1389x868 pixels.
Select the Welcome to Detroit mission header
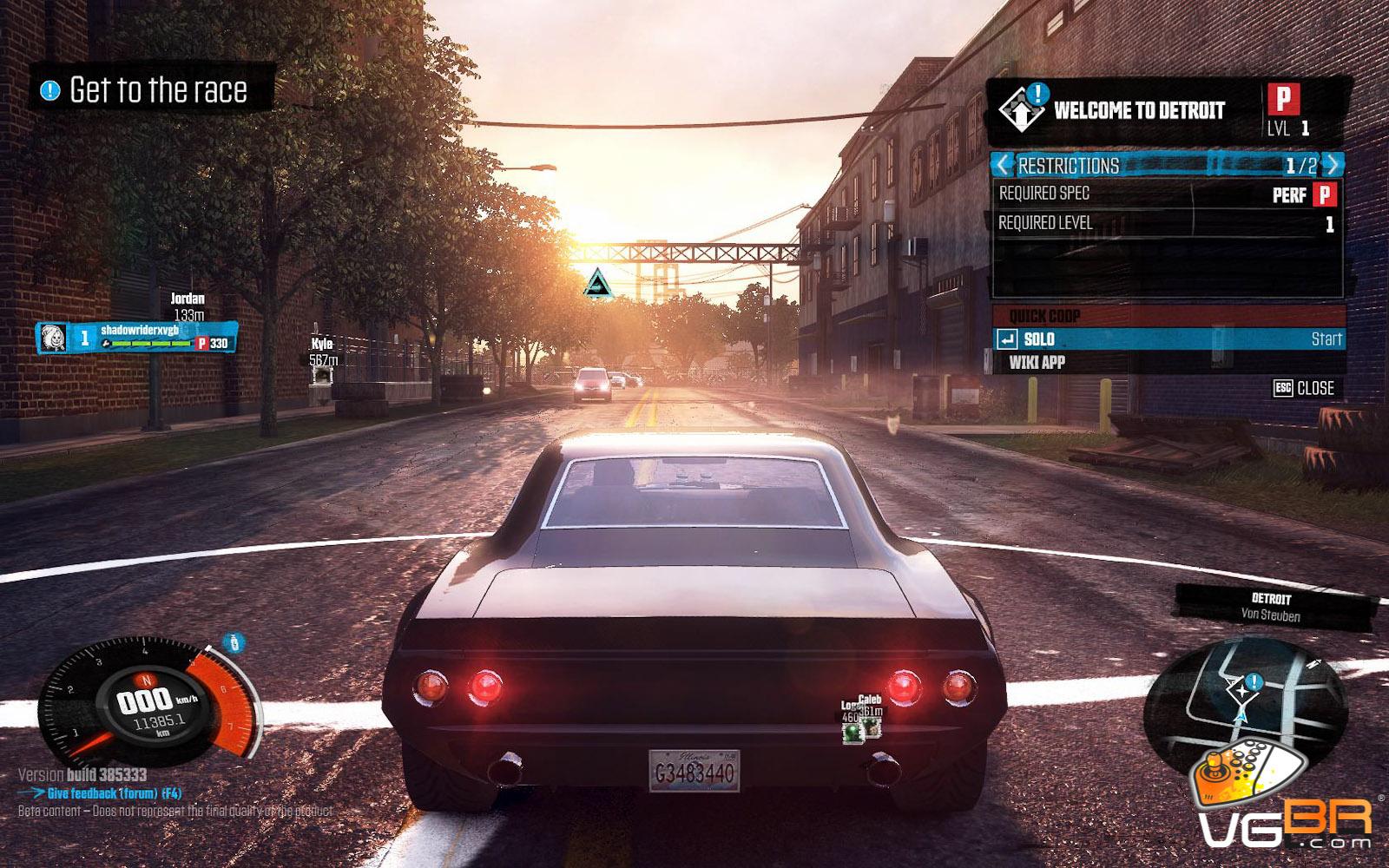point(1137,111)
